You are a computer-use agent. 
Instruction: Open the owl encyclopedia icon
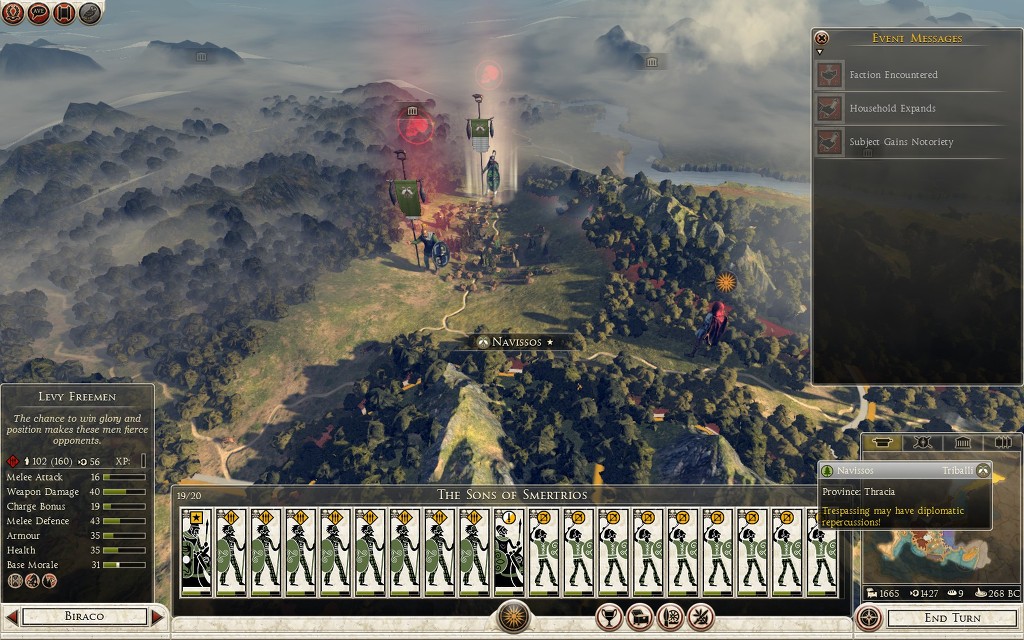click(90, 13)
